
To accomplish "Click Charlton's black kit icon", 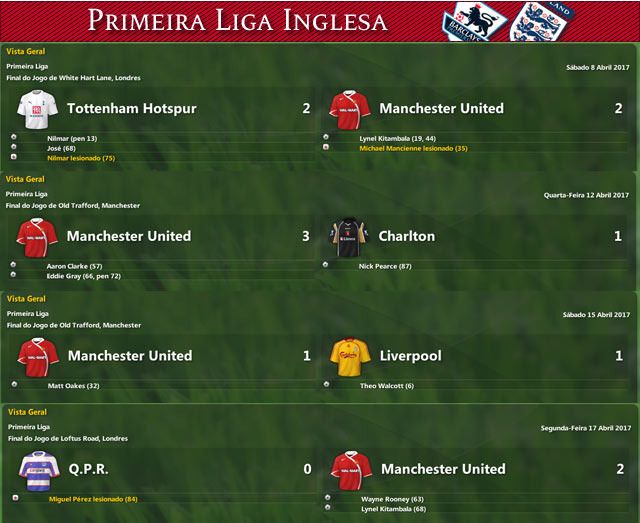I will (349, 236).
